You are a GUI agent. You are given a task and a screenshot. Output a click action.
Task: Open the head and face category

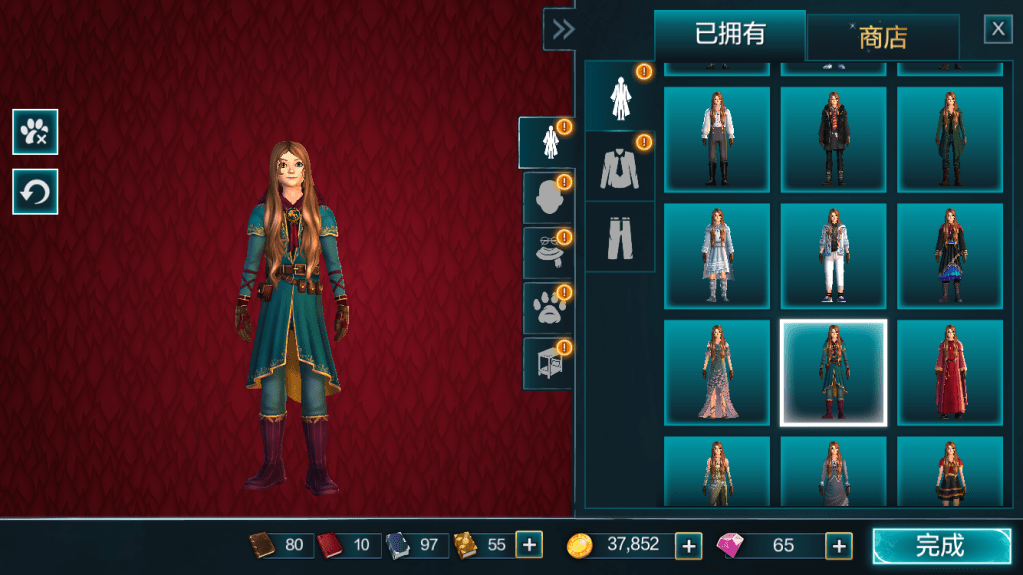coord(546,198)
